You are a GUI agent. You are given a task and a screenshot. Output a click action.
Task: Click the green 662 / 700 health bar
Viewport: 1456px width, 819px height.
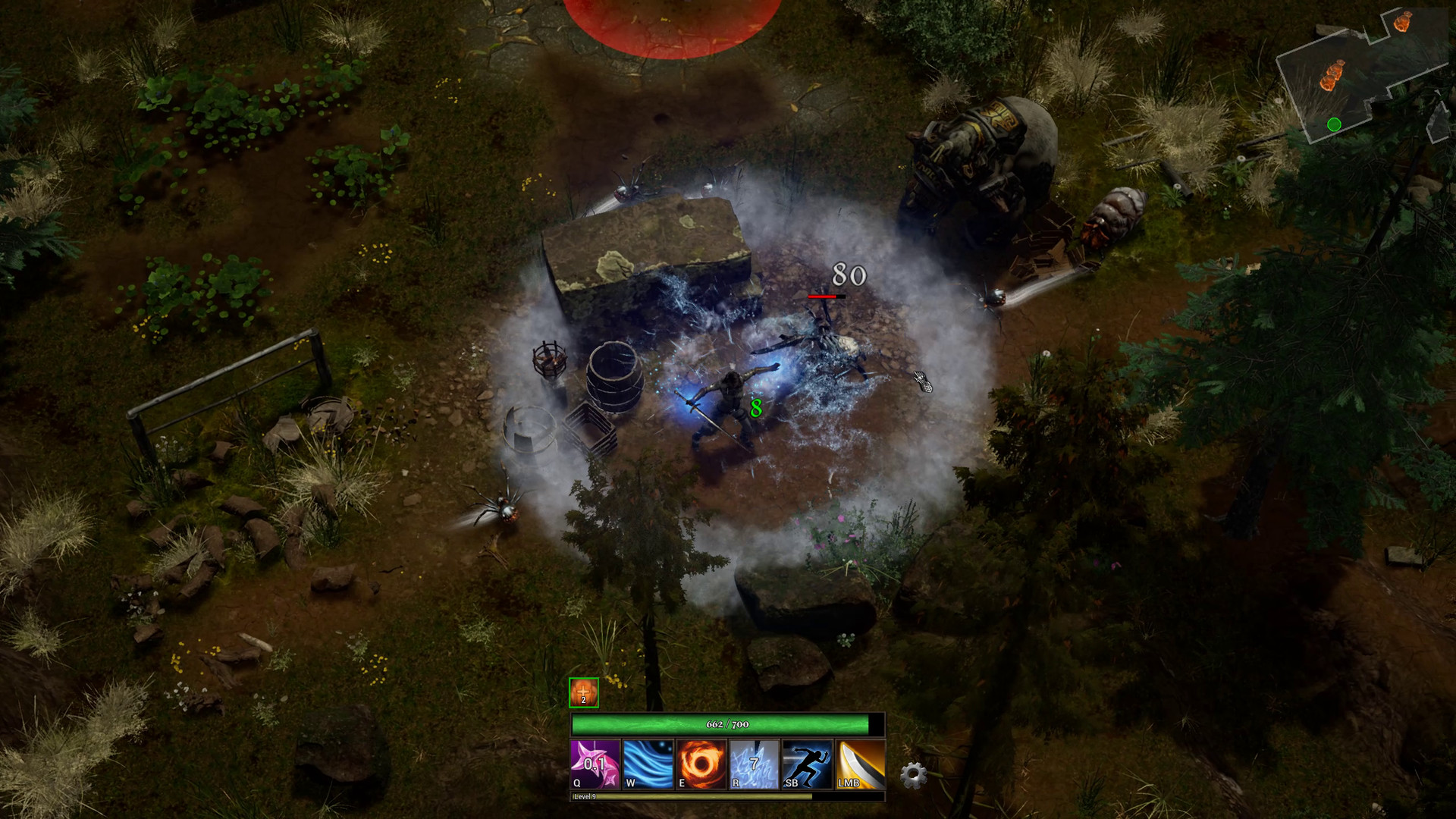click(726, 724)
